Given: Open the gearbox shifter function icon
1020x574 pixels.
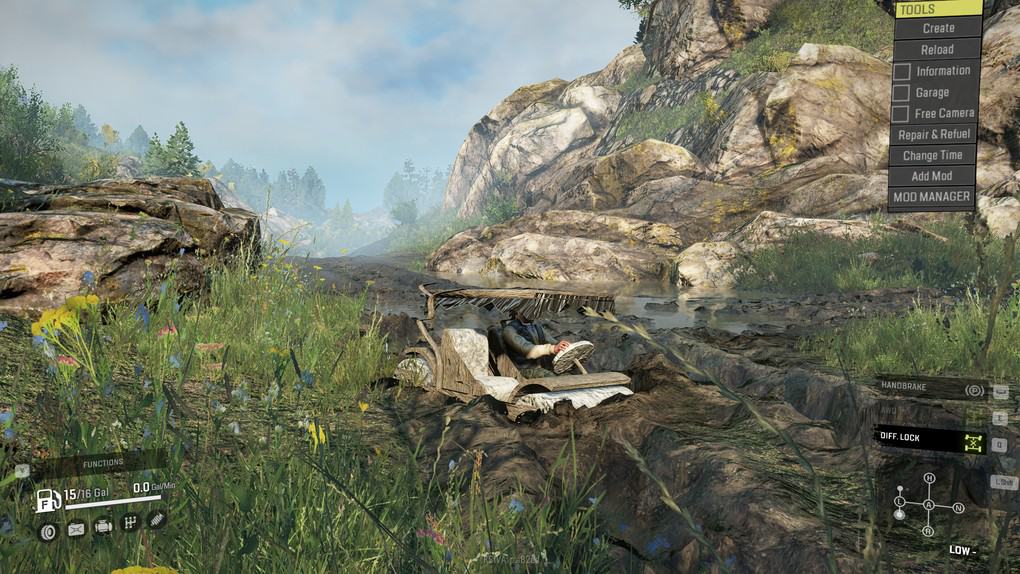Looking at the screenshot, I should point(130,523).
